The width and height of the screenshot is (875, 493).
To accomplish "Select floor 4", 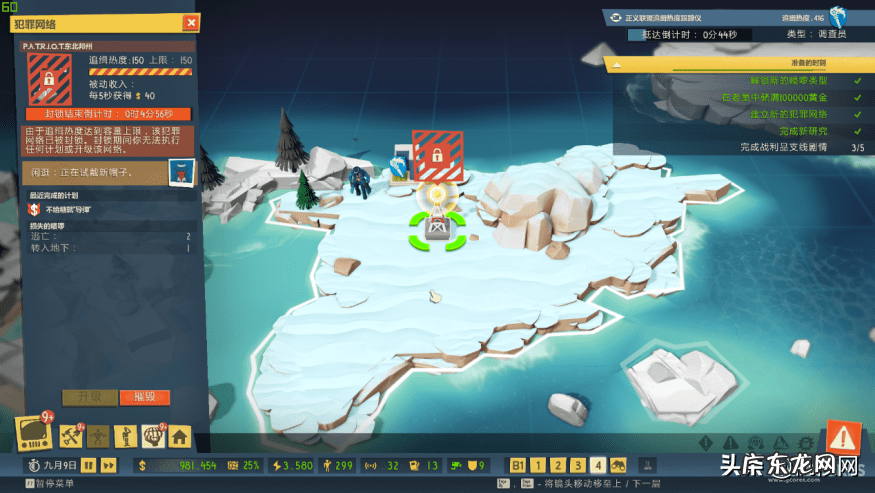I will (x=598, y=465).
